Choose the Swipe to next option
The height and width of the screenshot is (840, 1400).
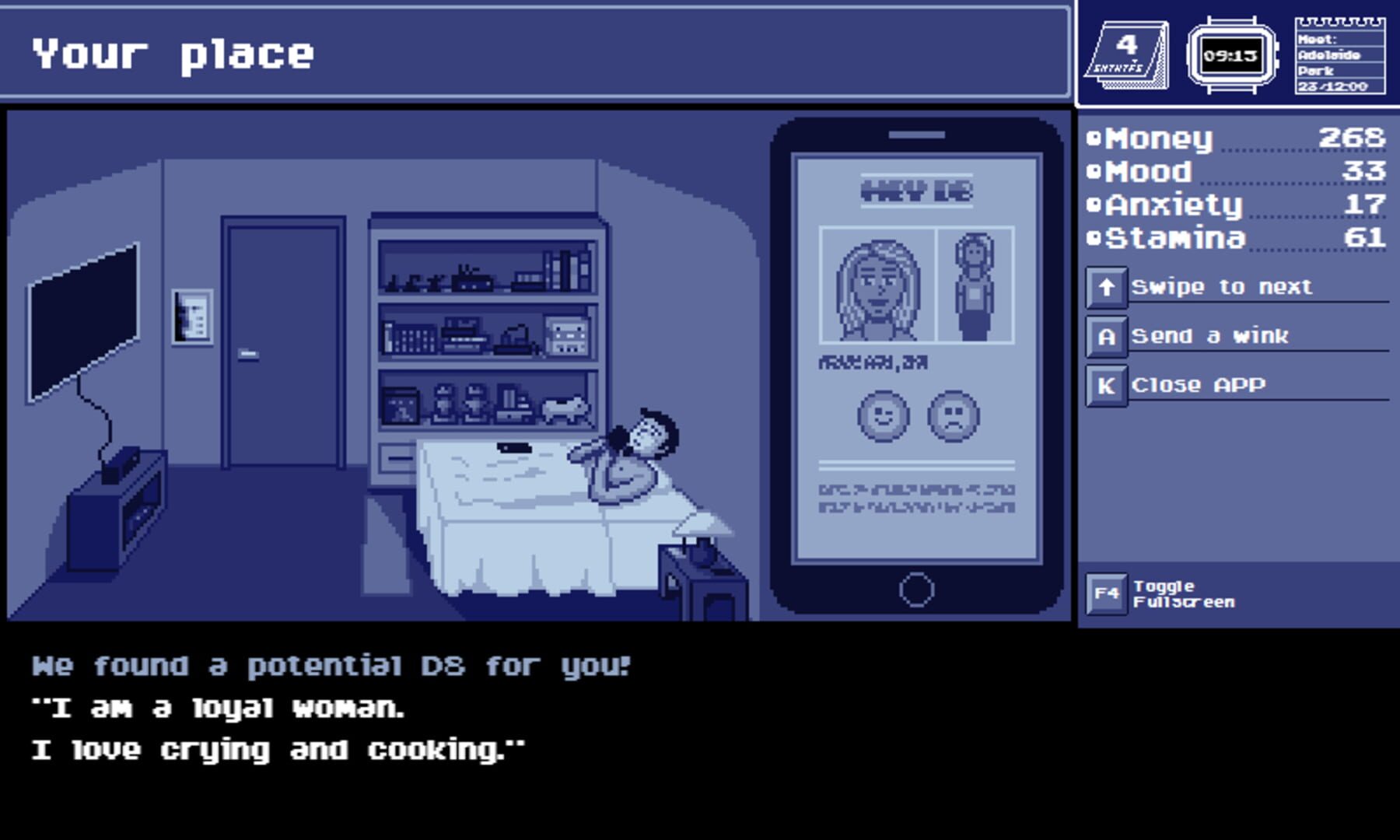point(1221,287)
